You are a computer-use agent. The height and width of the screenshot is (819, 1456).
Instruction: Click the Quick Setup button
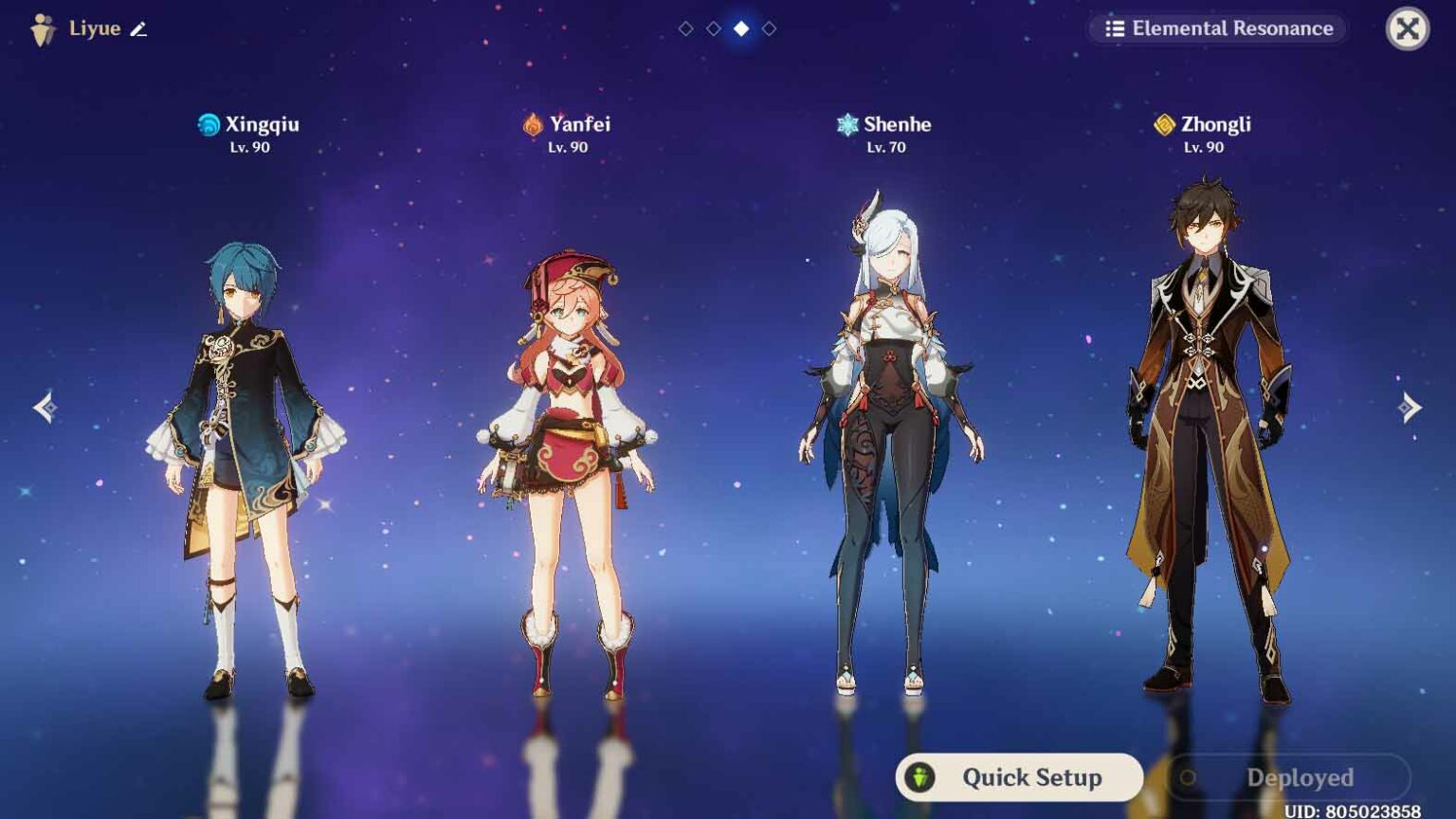tap(1019, 777)
